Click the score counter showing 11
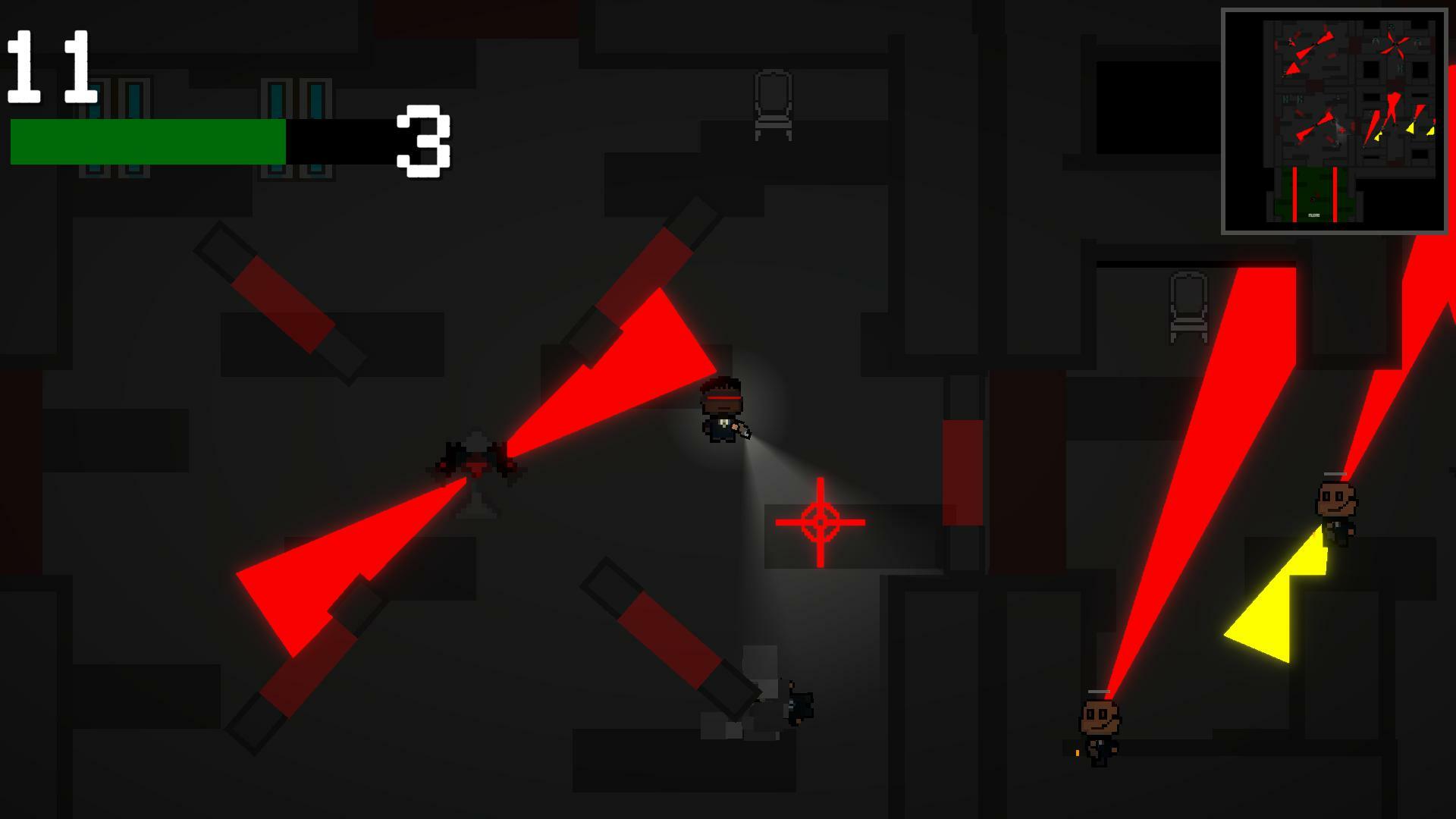This screenshot has height=819, width=1456. pyautogui.click(x=49, y=64)
